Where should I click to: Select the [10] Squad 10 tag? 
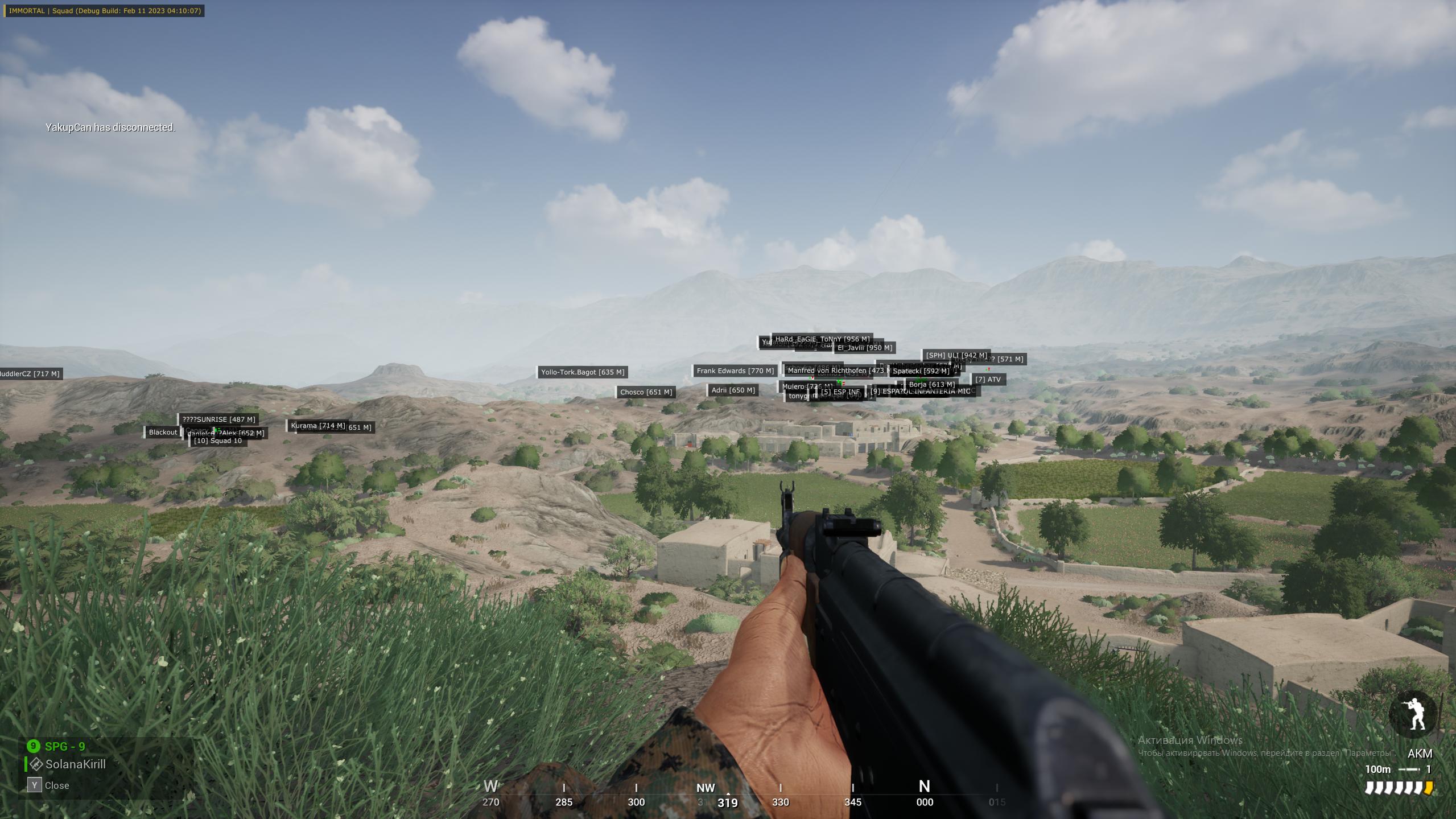coord(218,441)
